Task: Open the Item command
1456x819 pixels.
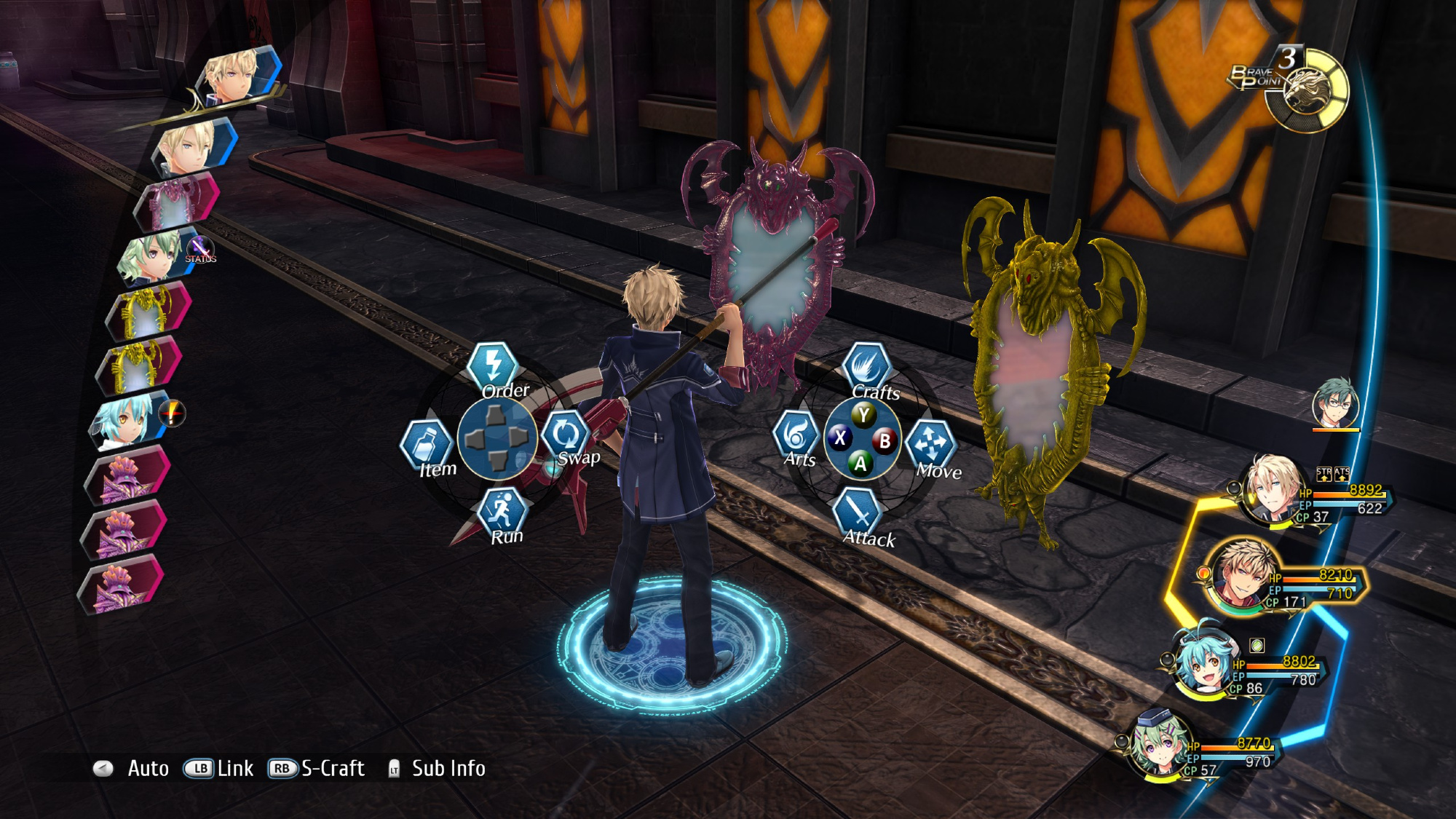Action: pyautogui.click(x=427, y=443)
